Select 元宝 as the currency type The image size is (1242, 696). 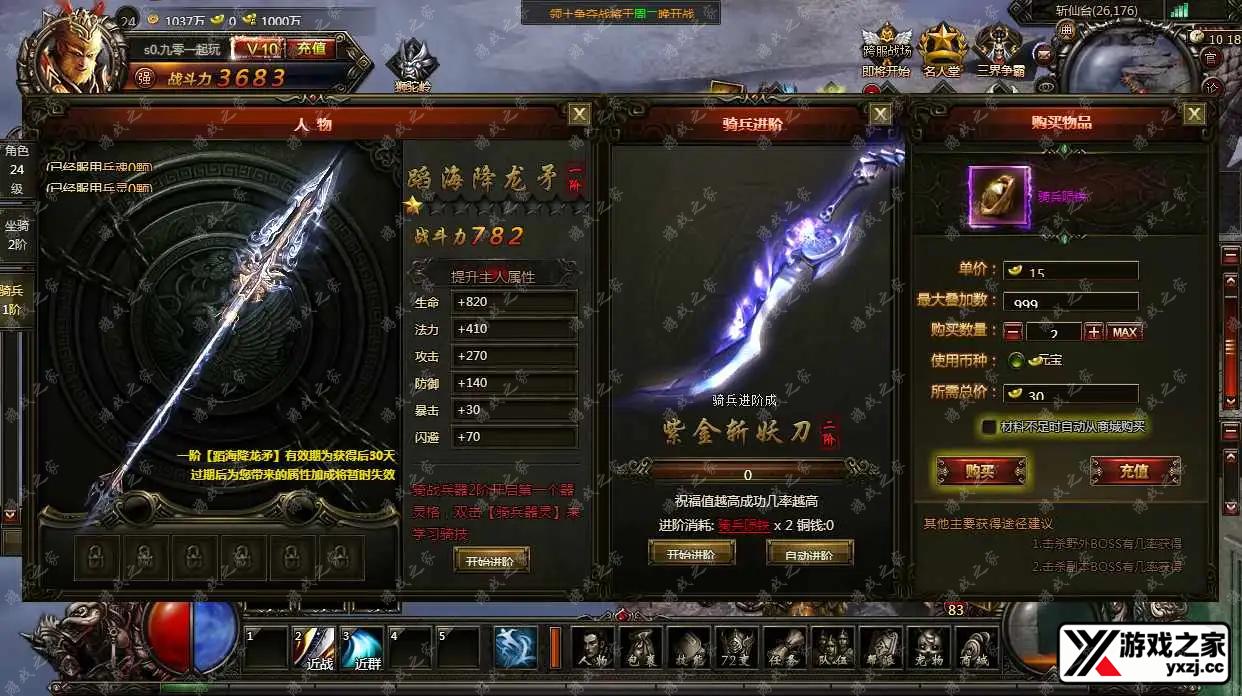[1015, 360]
